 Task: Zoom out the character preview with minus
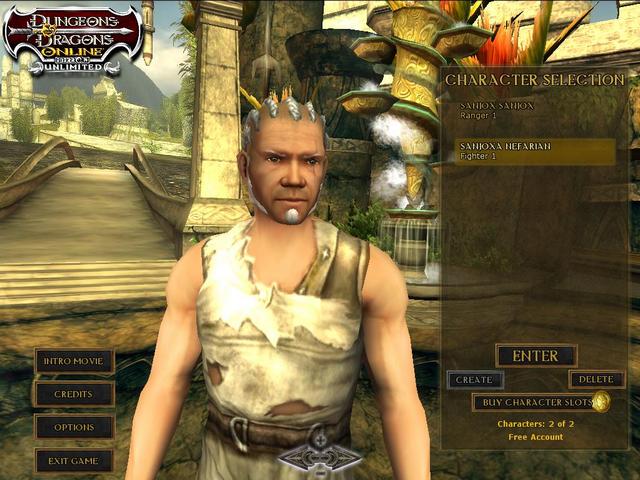click(320, 468)
